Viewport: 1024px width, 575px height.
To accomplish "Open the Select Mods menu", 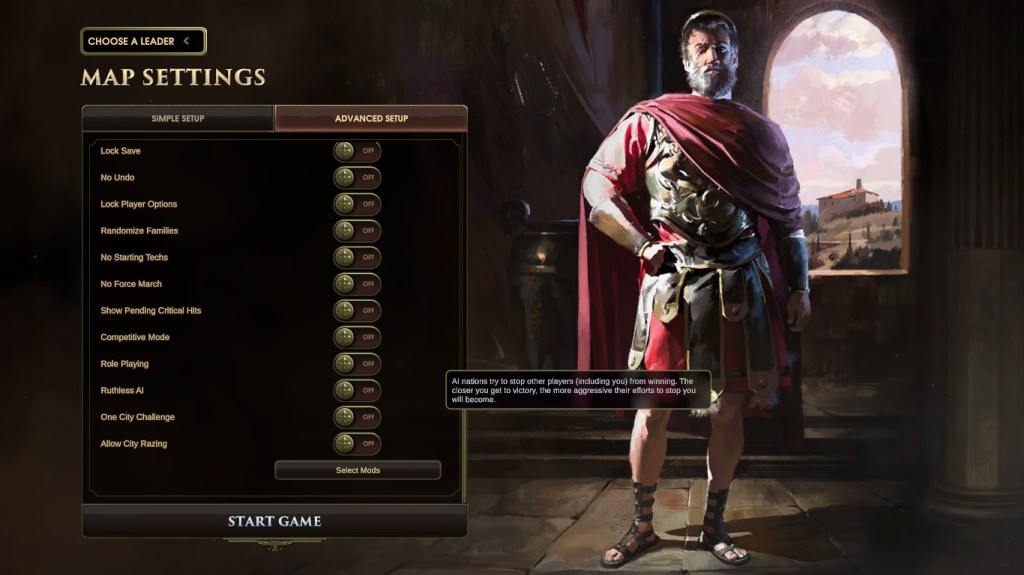I will point(357,470).
